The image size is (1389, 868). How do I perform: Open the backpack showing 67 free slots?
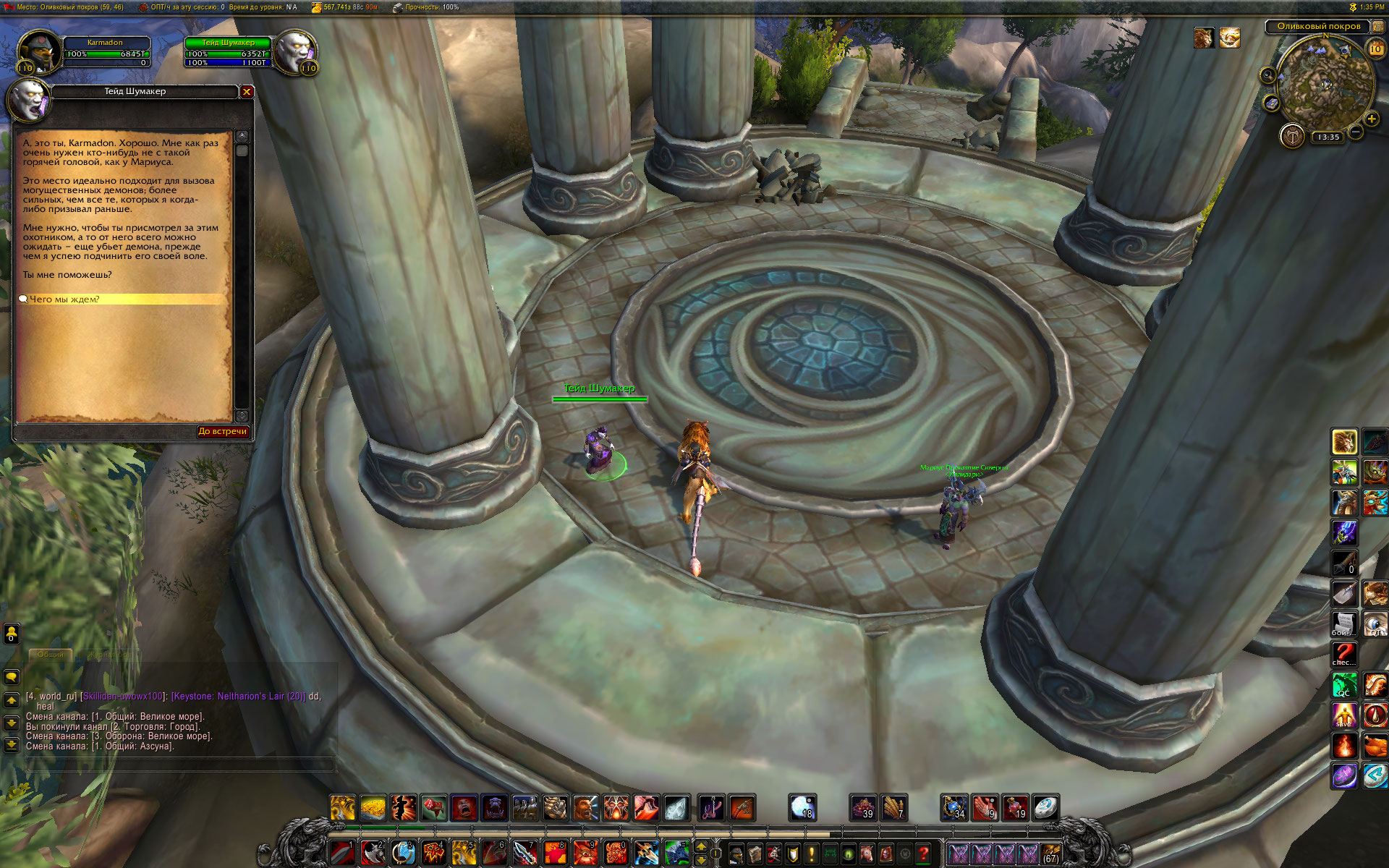coord(1050,854)
